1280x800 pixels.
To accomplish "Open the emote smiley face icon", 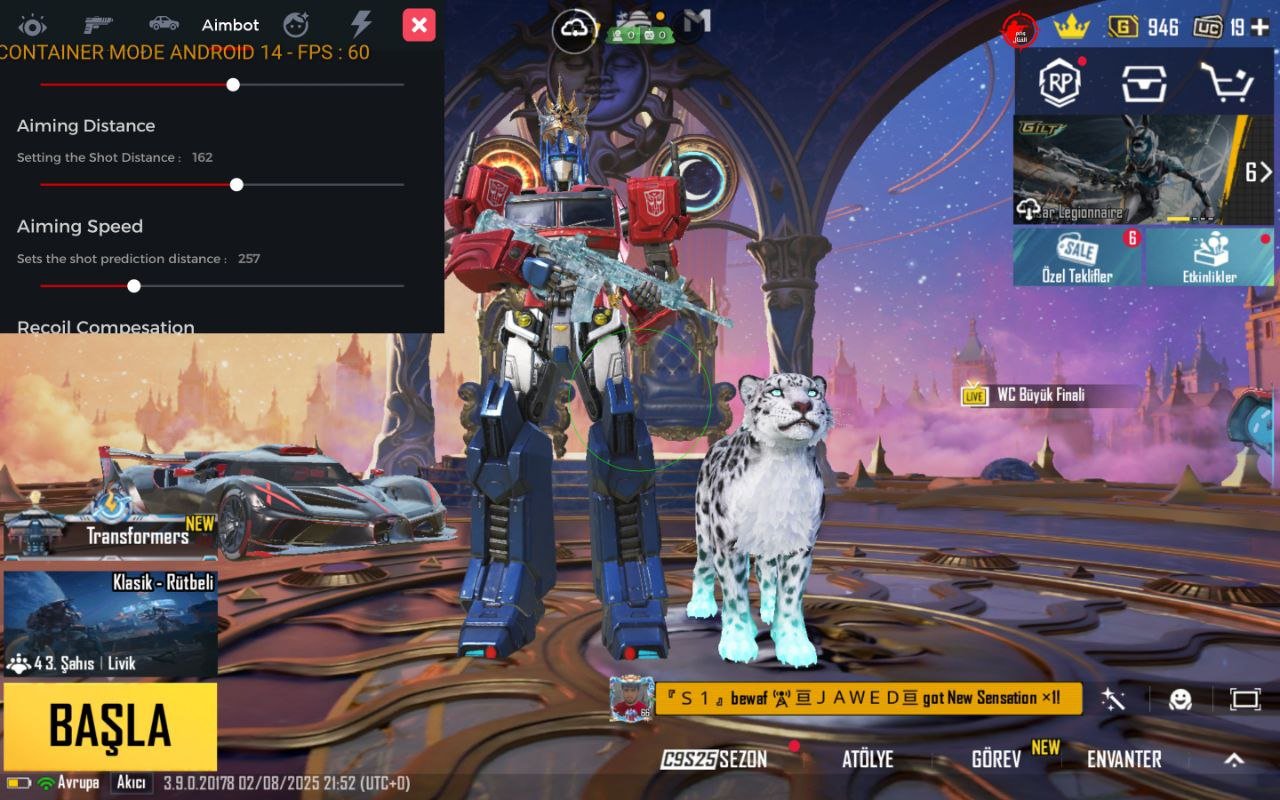I will tap(1181, 699).
